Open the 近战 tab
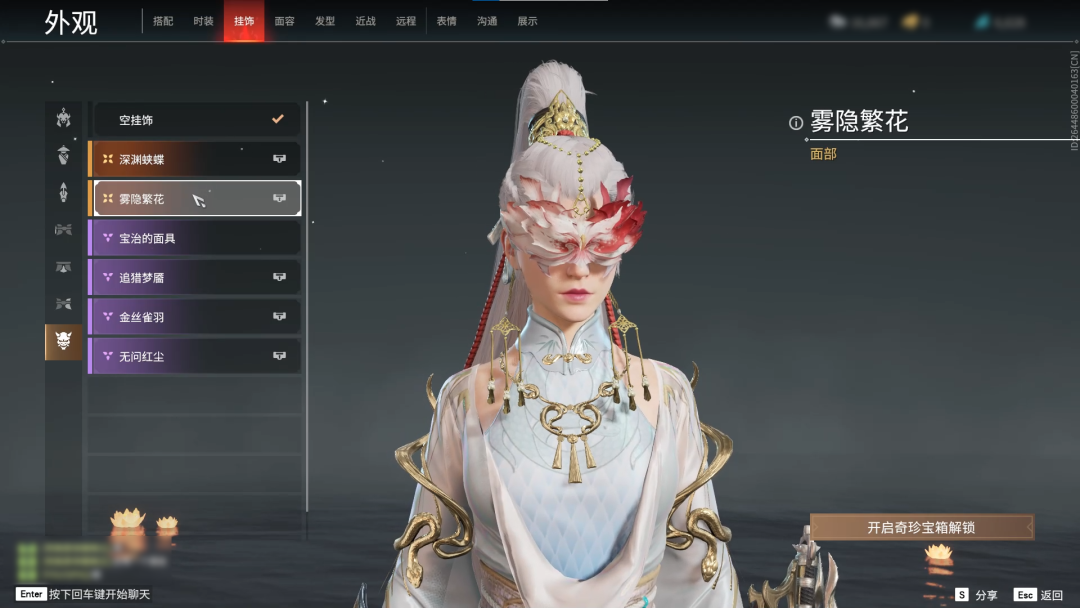The image size is (1080, 608). click(x=365, y=21)
